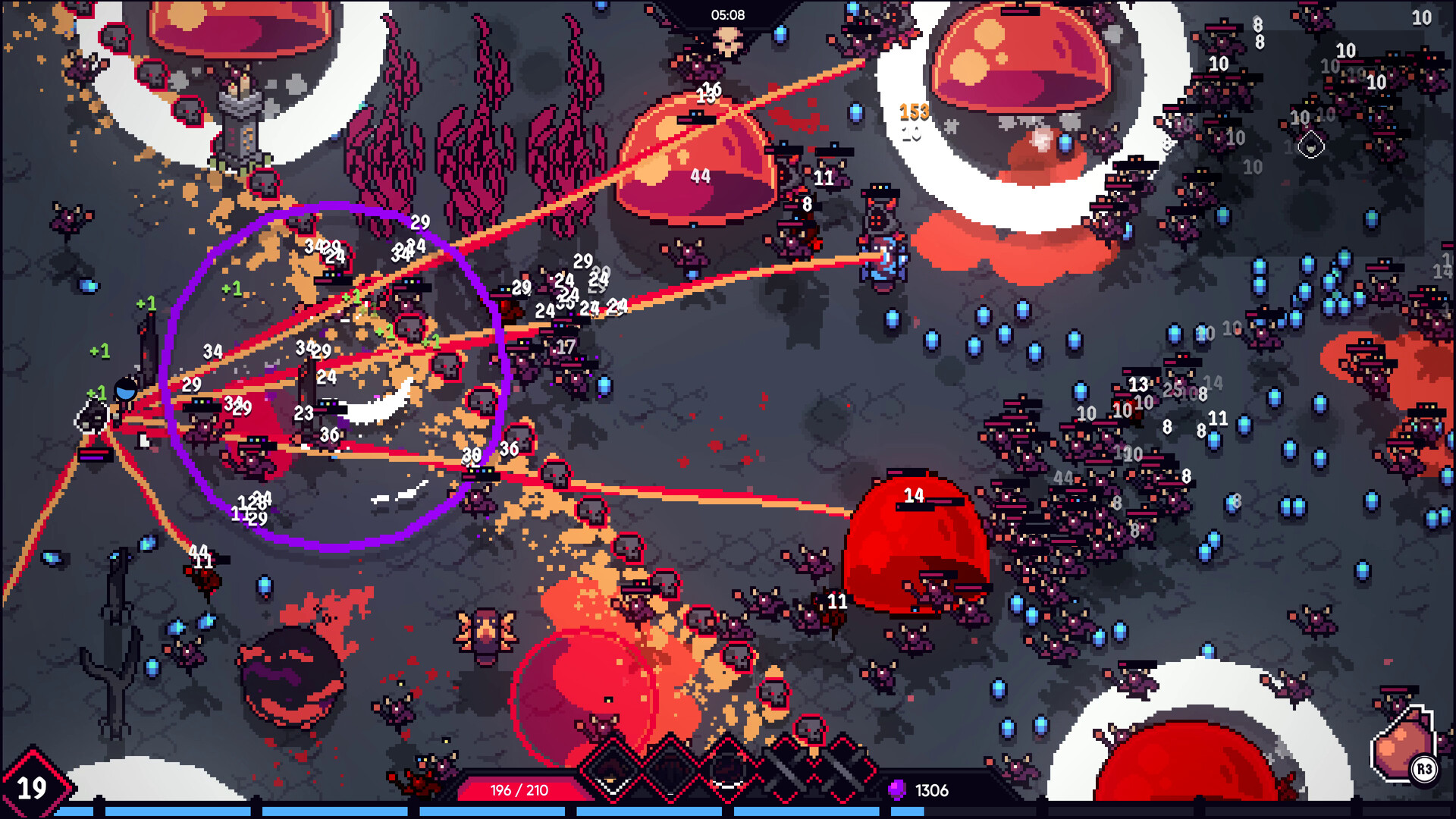The image size is (1456, 819).
Task: Click the match timer showing 05:08
Action: coord(727,13)
